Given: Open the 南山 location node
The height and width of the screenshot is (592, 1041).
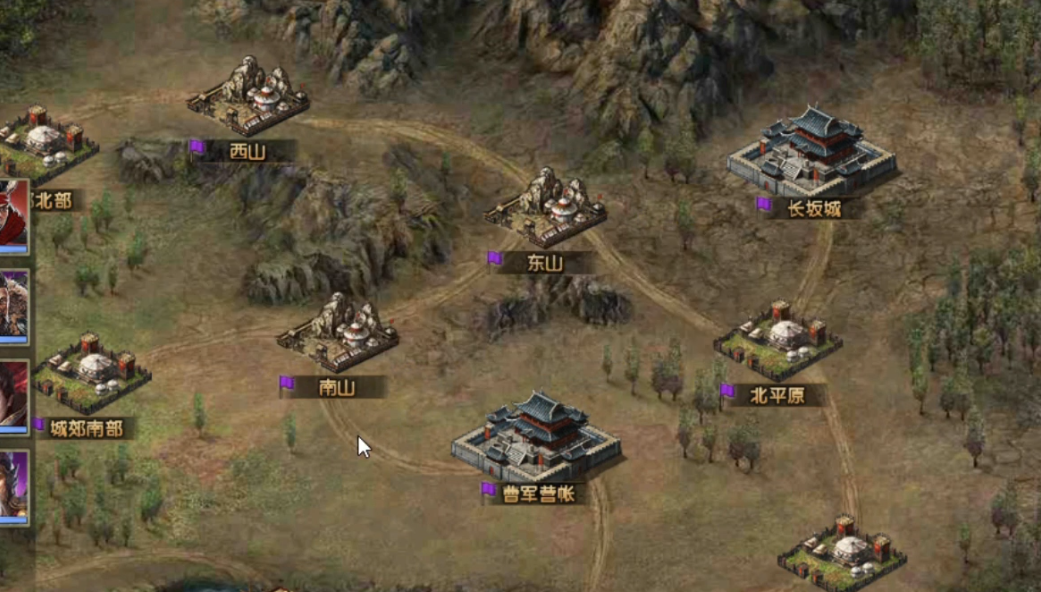Looking at the screenshot, I should tap(338, 334).
